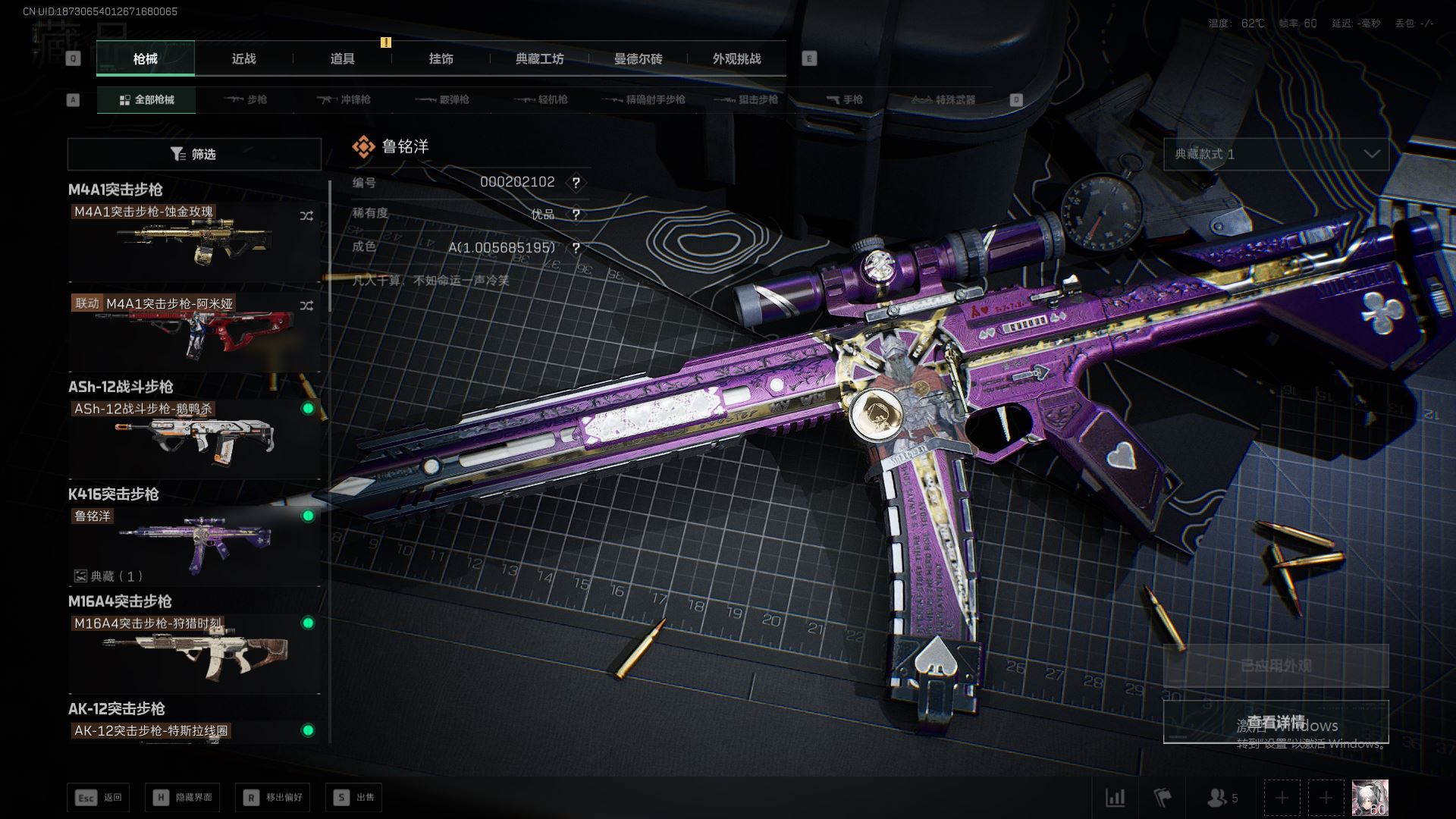1456x819 pixels.
Task: Click the 查看详情 view details button
Action: point(1276,721)
